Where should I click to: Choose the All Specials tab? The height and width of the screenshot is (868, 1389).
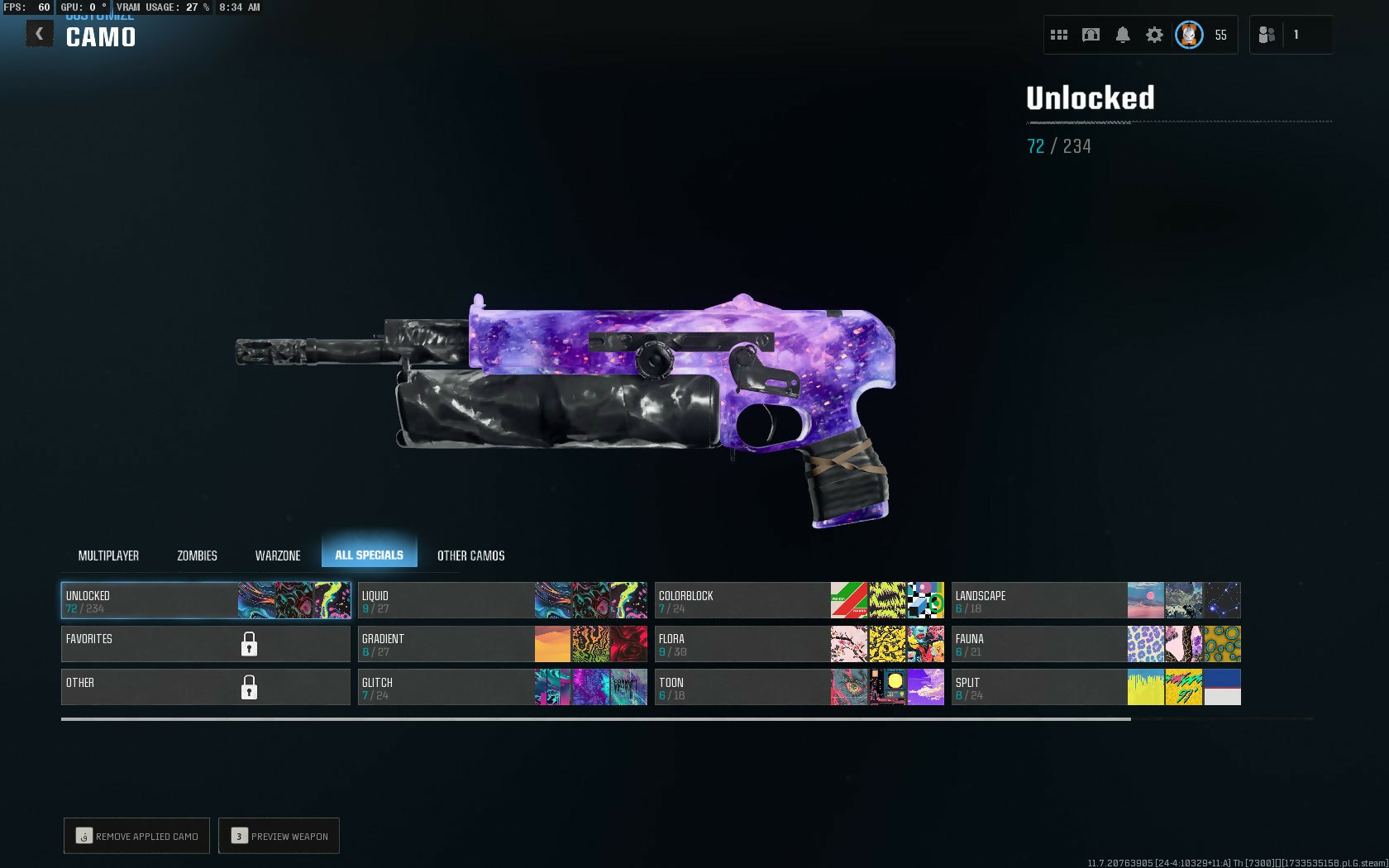[x=369, y=555]
